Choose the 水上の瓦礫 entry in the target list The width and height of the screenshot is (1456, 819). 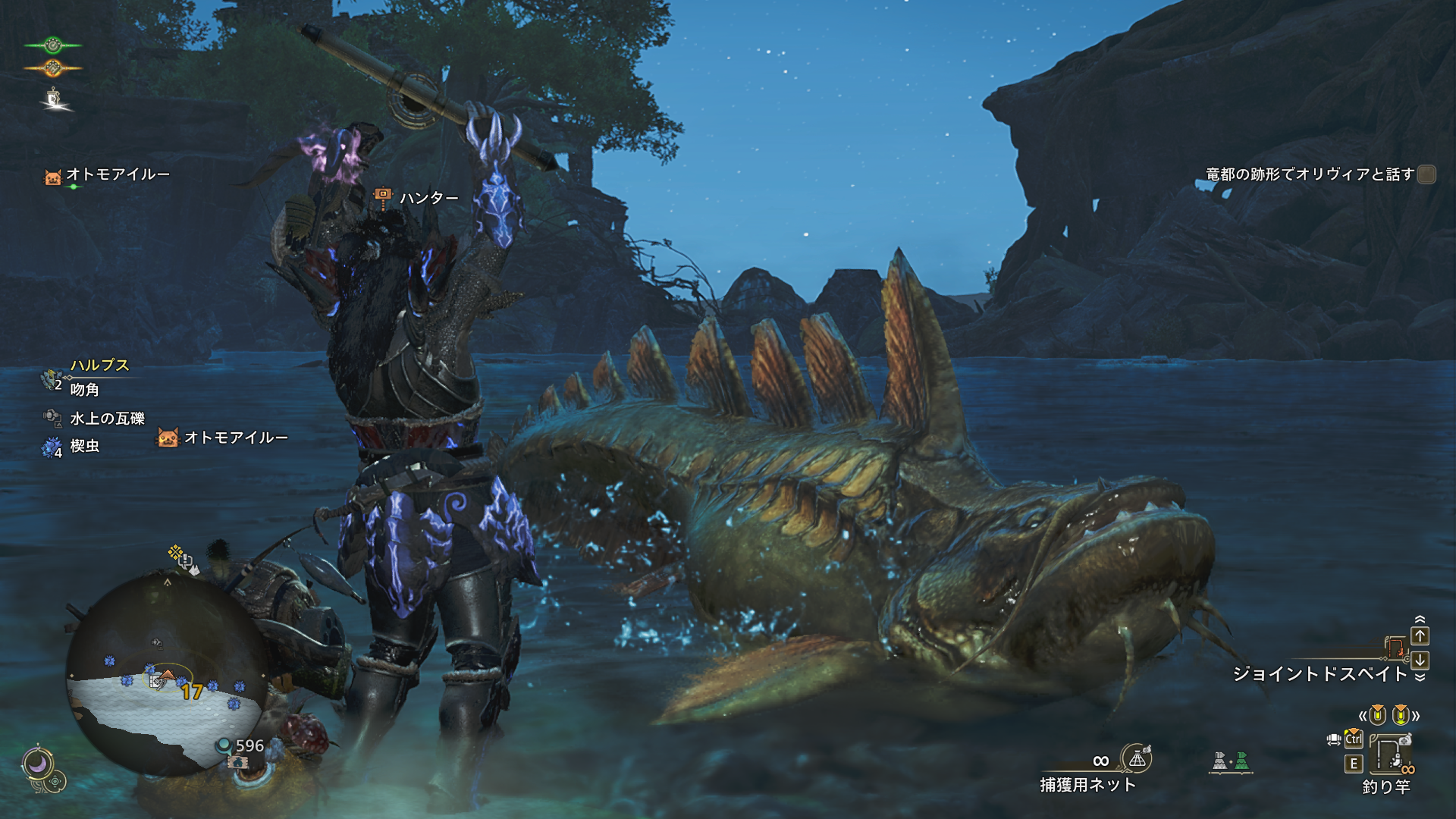pyautogui.click(x=107, y=418)
